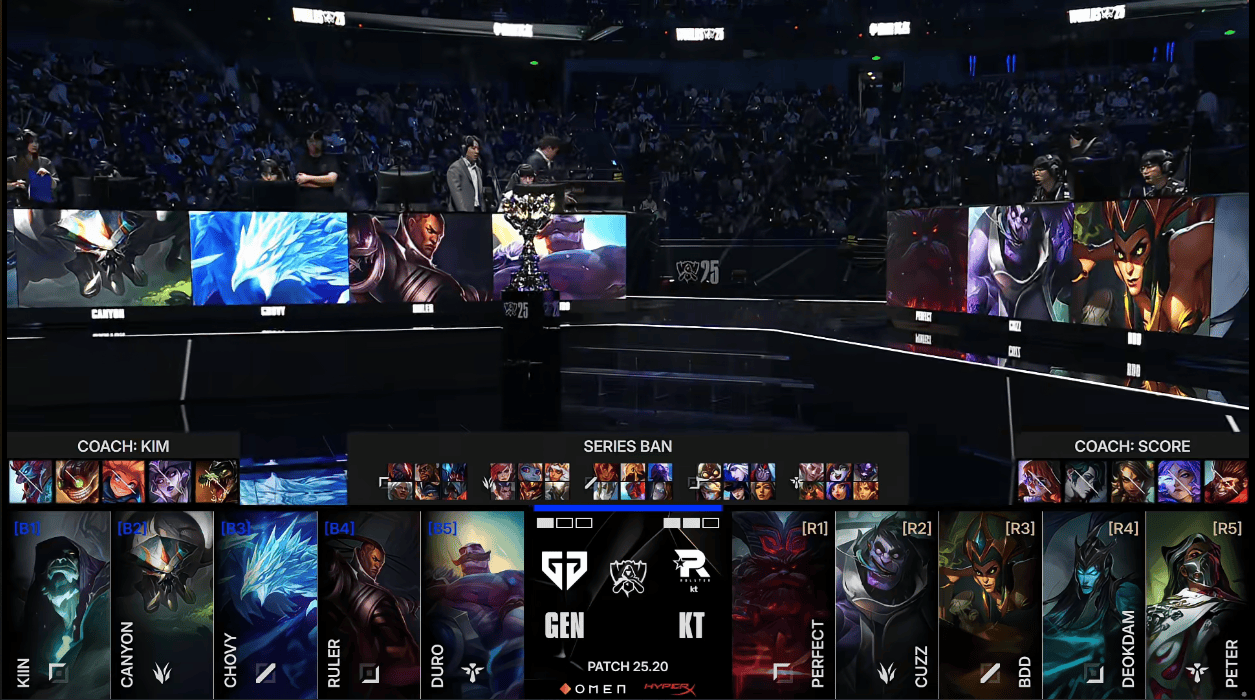The width and height of the screenshot is (1255, 700).
Task: Select Kiin's B1 champion pick card
Action: click(58, 603)
